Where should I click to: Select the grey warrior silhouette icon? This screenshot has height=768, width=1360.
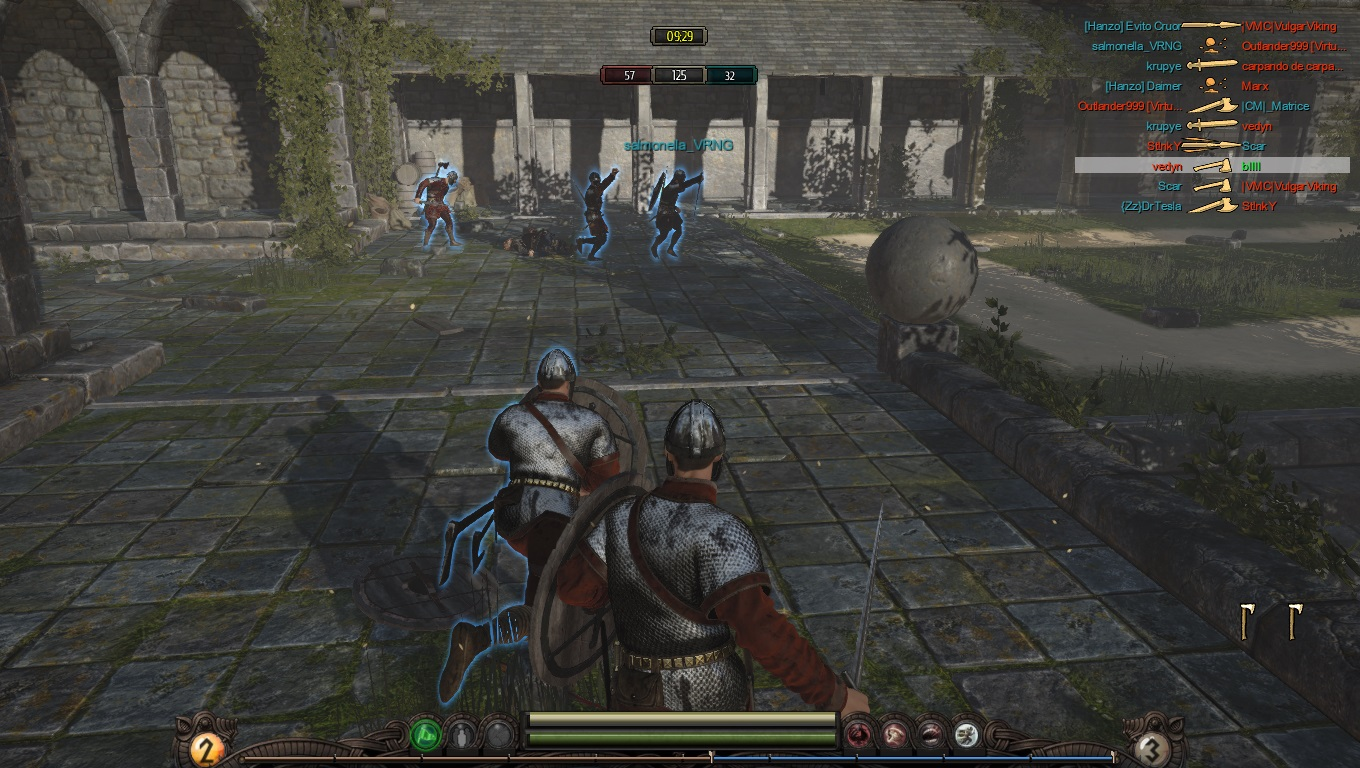(x=461, y=736)
